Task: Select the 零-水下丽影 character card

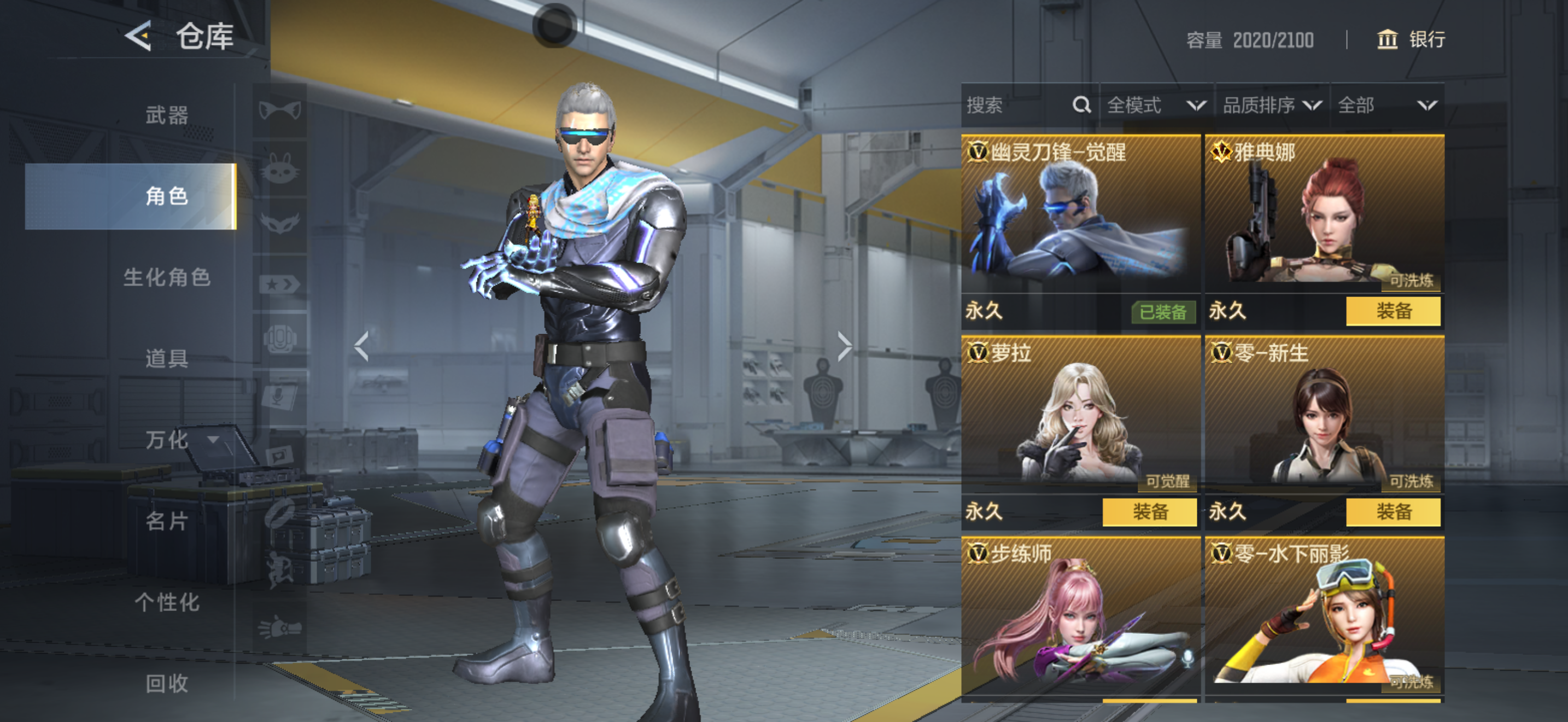Action: [x=1324, y=615]
